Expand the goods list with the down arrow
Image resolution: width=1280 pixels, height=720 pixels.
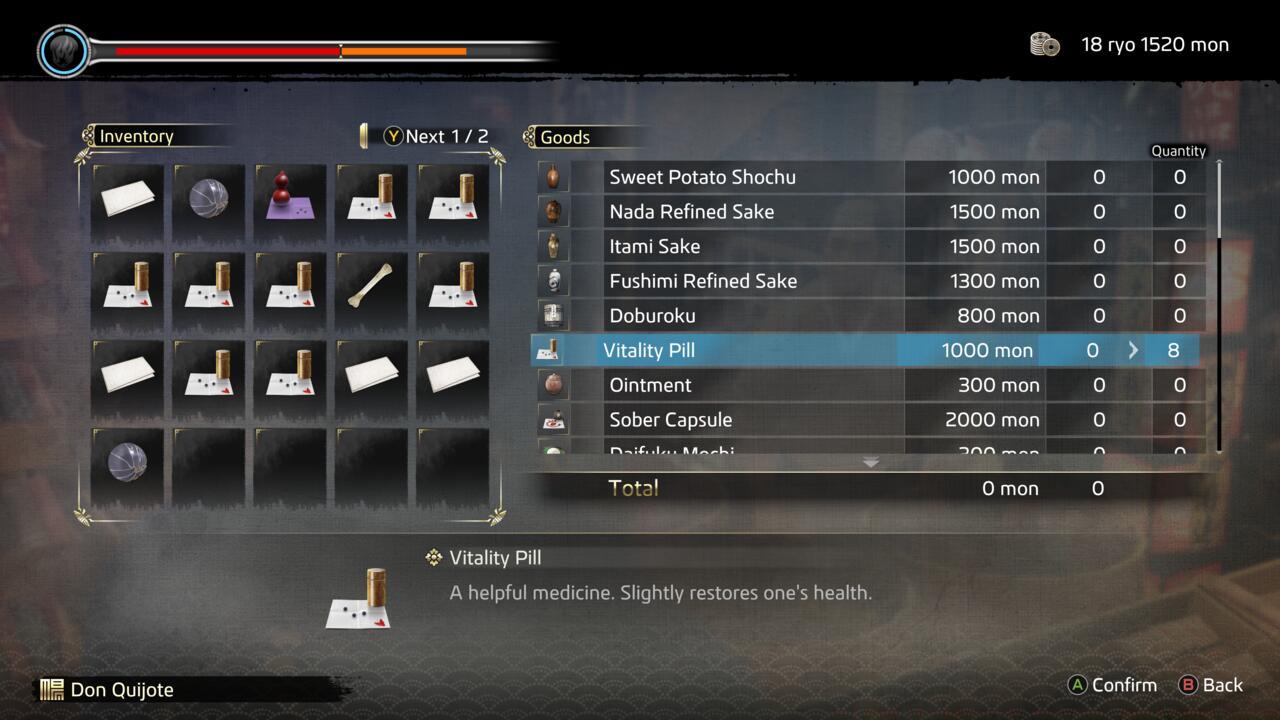(870, 463)
